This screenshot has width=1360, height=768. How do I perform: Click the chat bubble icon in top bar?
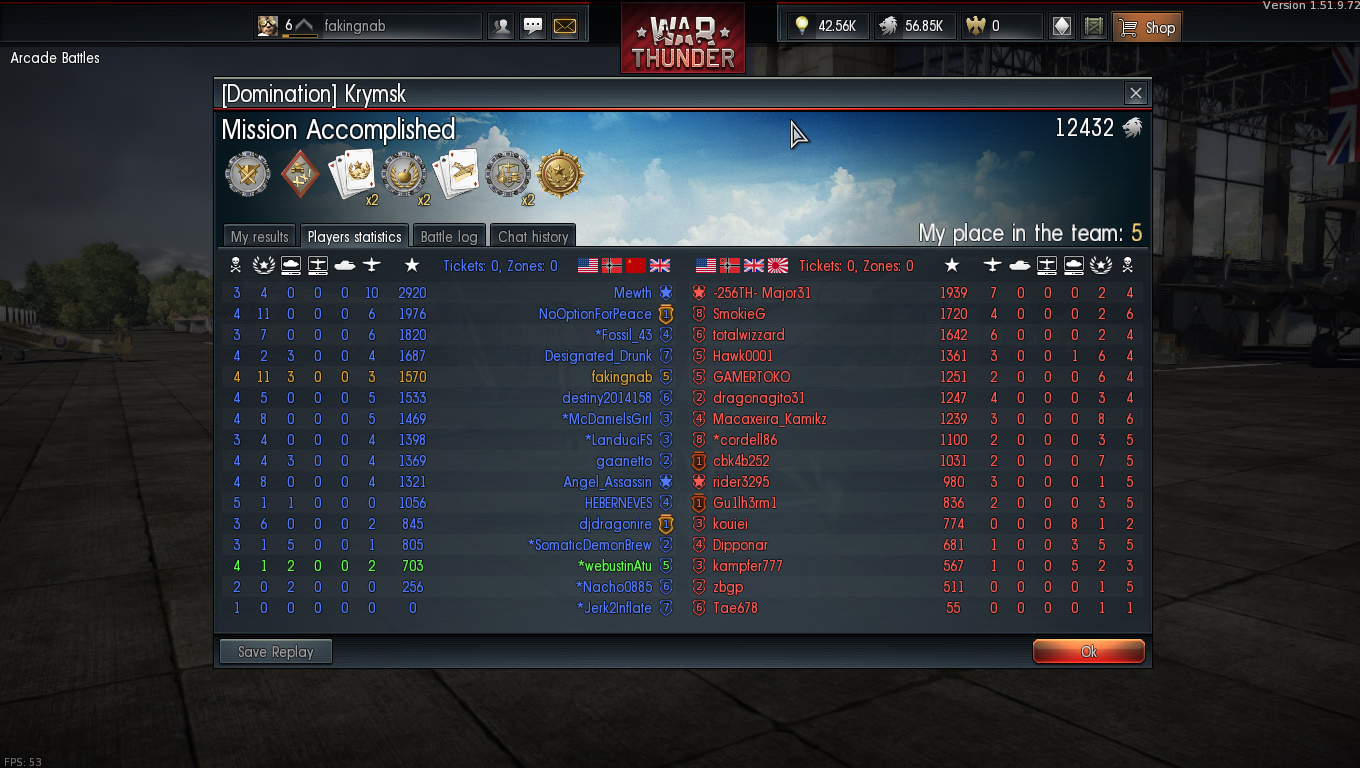[533, 25]
